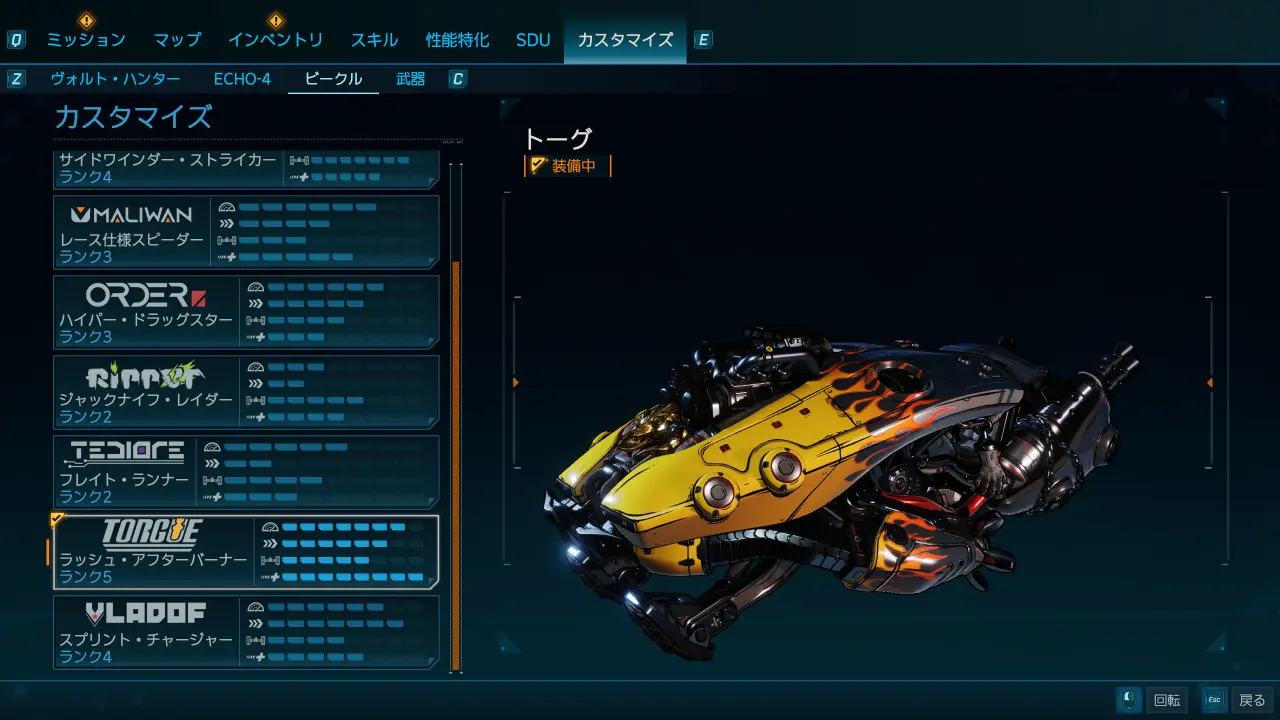Open the SDU tab
The image size is (1280, 720).
point(533,40)
